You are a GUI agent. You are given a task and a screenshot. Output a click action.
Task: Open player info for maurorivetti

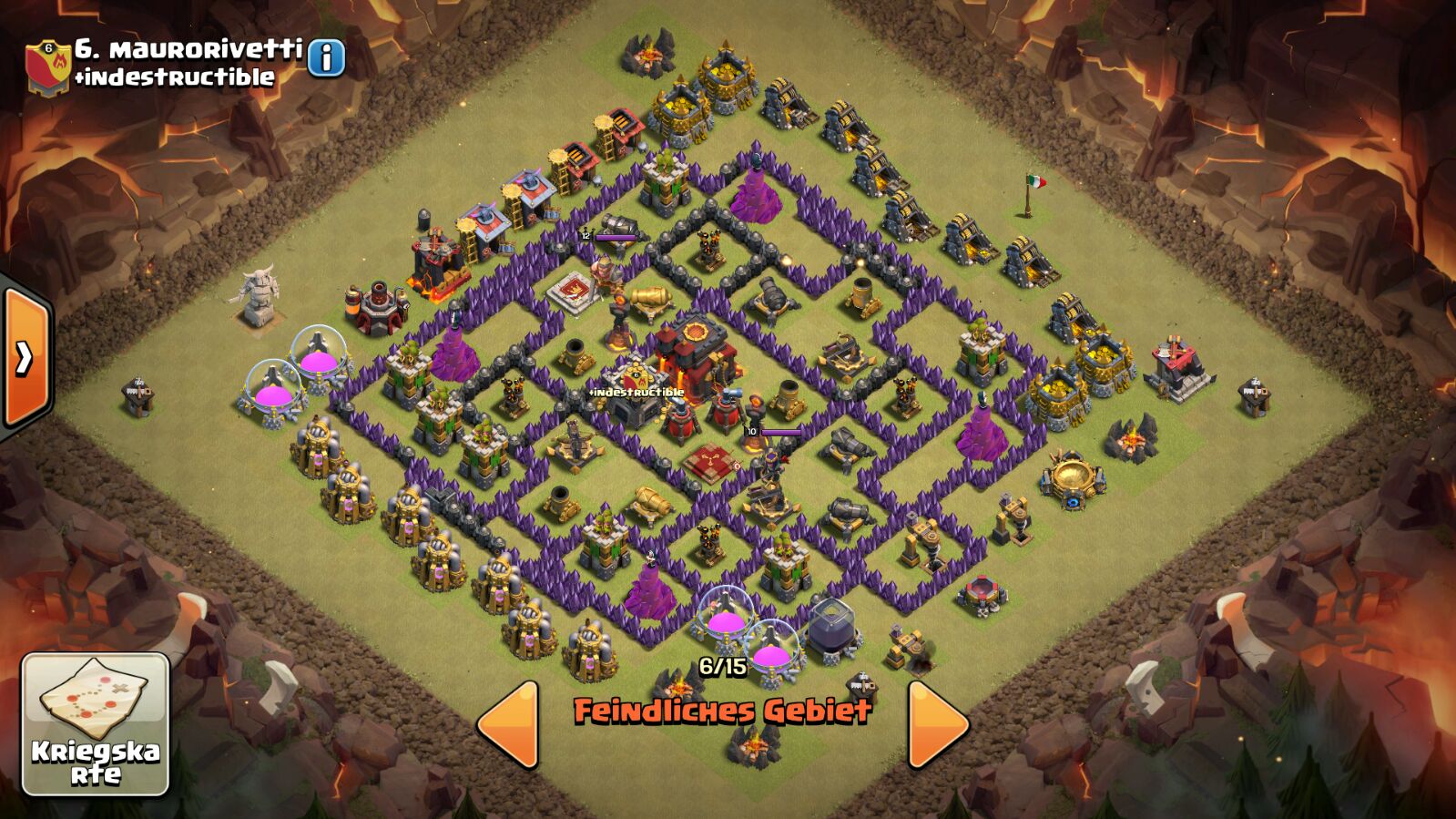326,58
